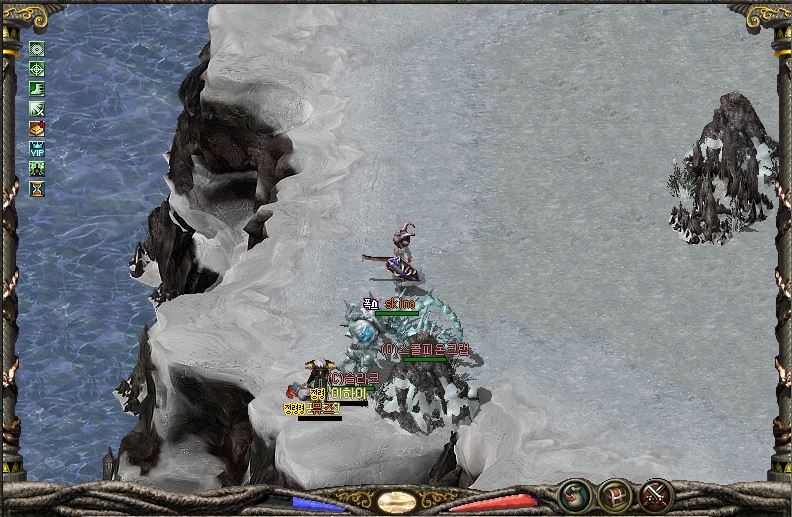The image size is (792, 517).
Task: Open the VIP crown icon
Action: tap(37, 148)
